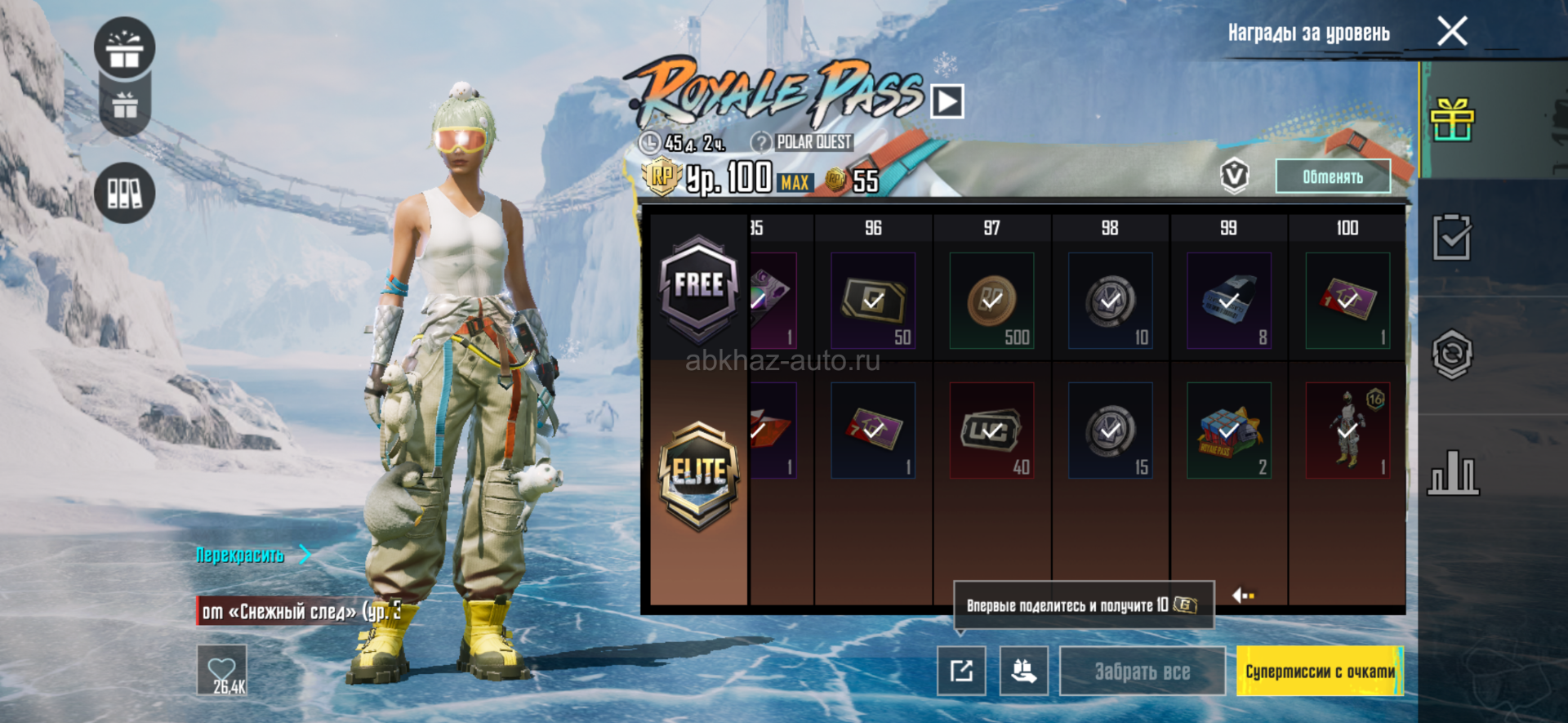Open the hexagon refresh tab
1568x723 pixels.
coord(1452,355)
